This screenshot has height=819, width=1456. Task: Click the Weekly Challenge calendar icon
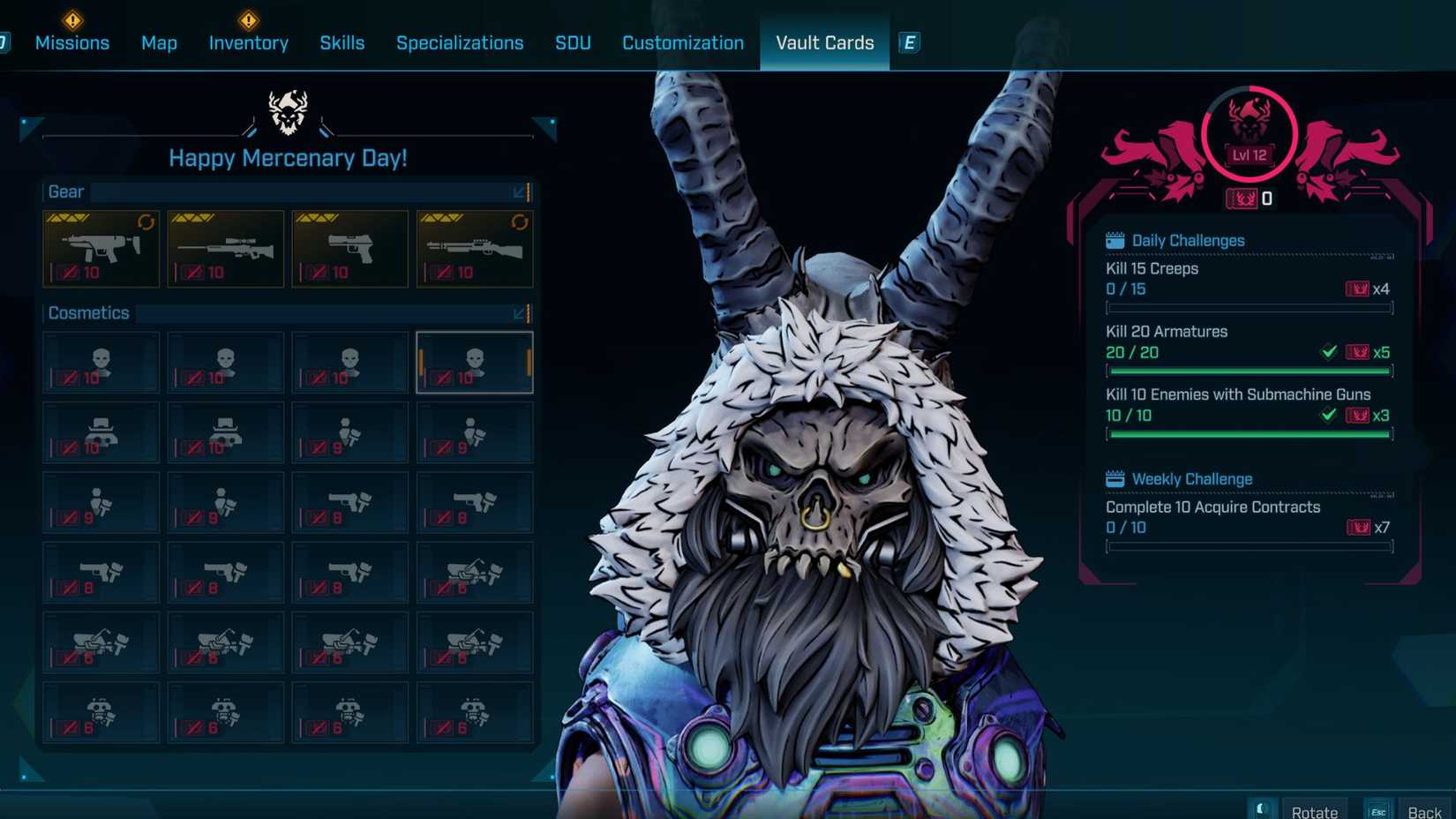point(1113,477)
